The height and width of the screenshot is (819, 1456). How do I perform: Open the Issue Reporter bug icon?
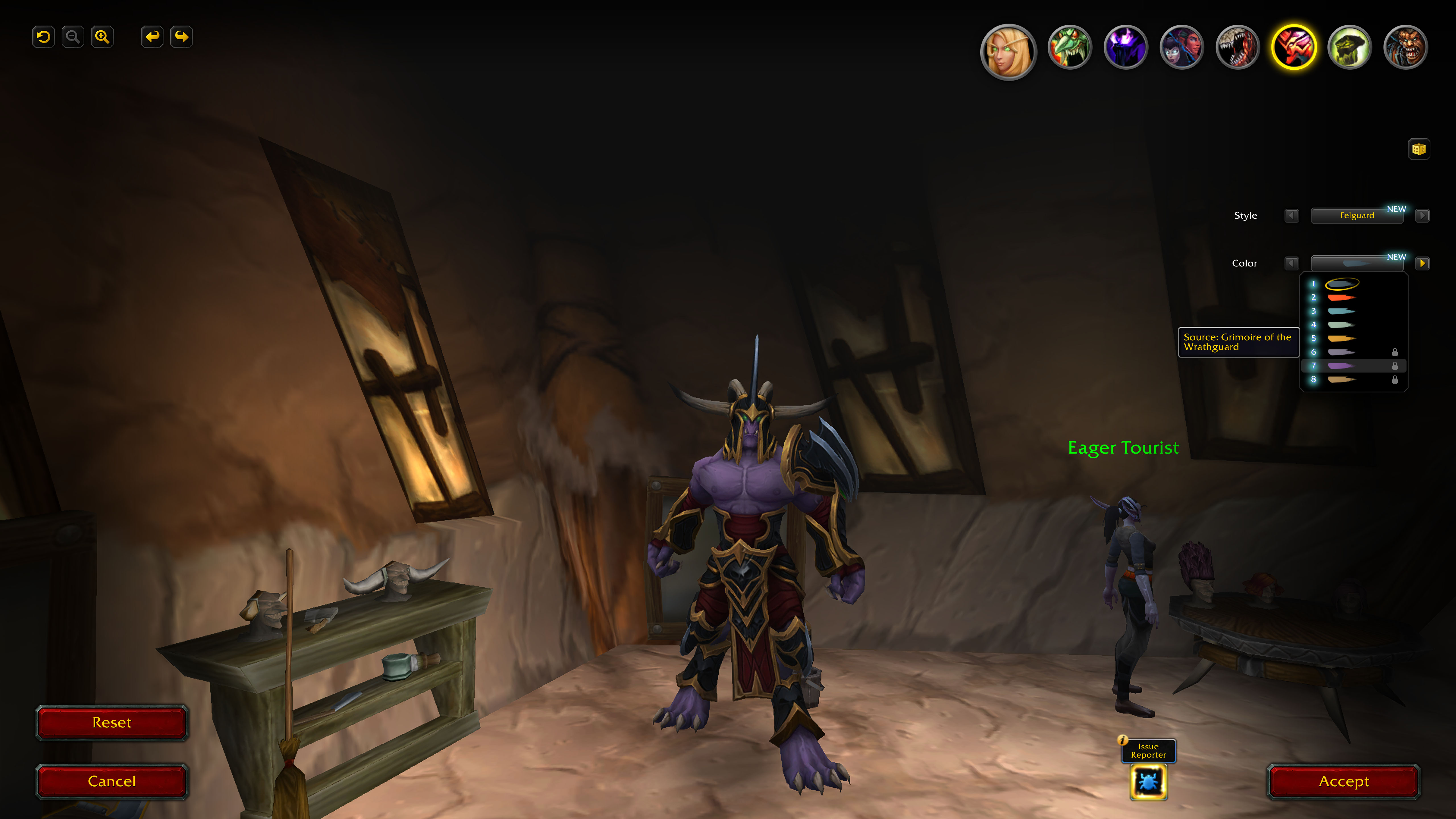pos(1148,782)
